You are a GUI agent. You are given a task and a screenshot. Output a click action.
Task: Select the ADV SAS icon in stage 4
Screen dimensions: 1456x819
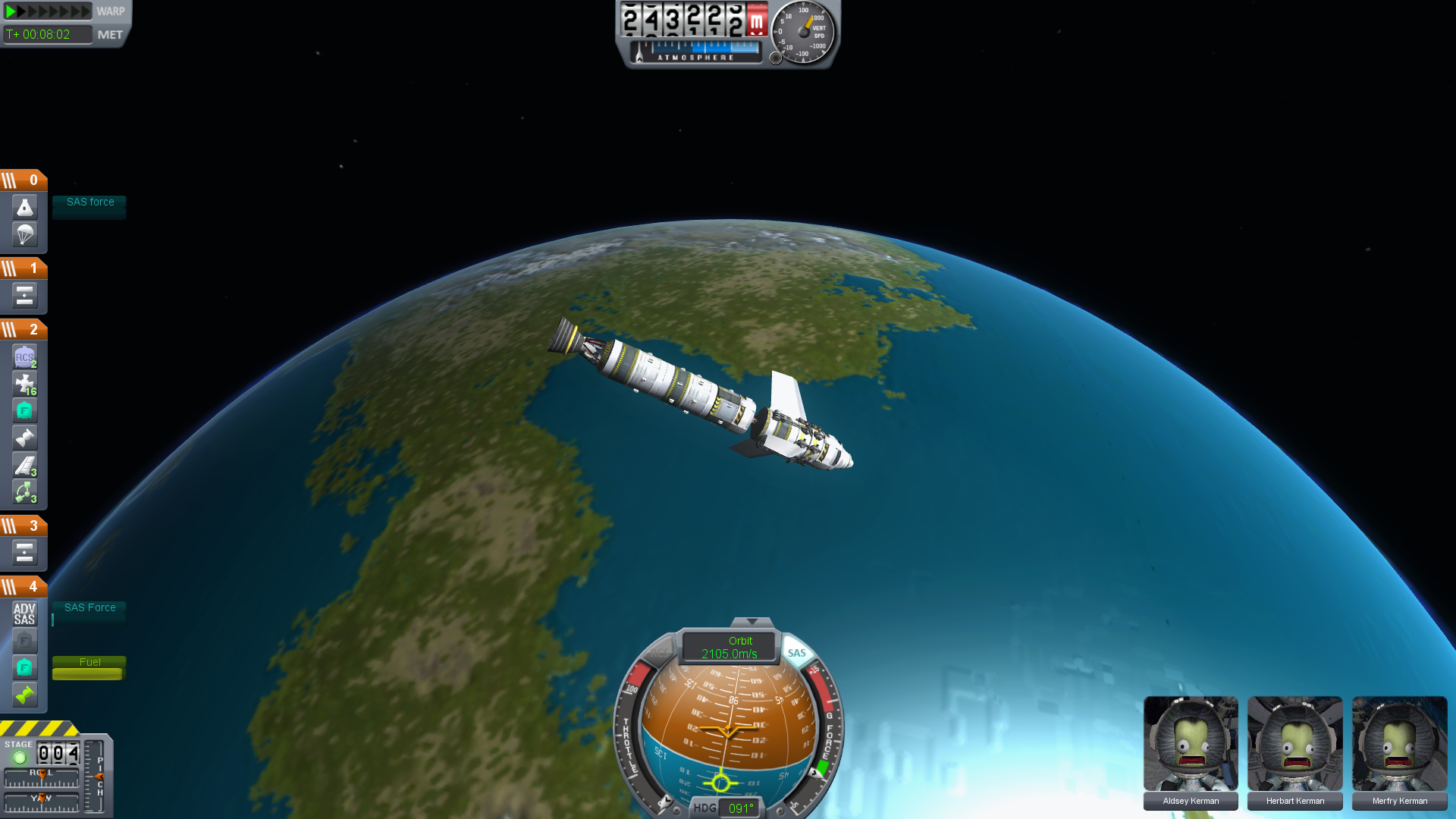[x=24, y=613]
